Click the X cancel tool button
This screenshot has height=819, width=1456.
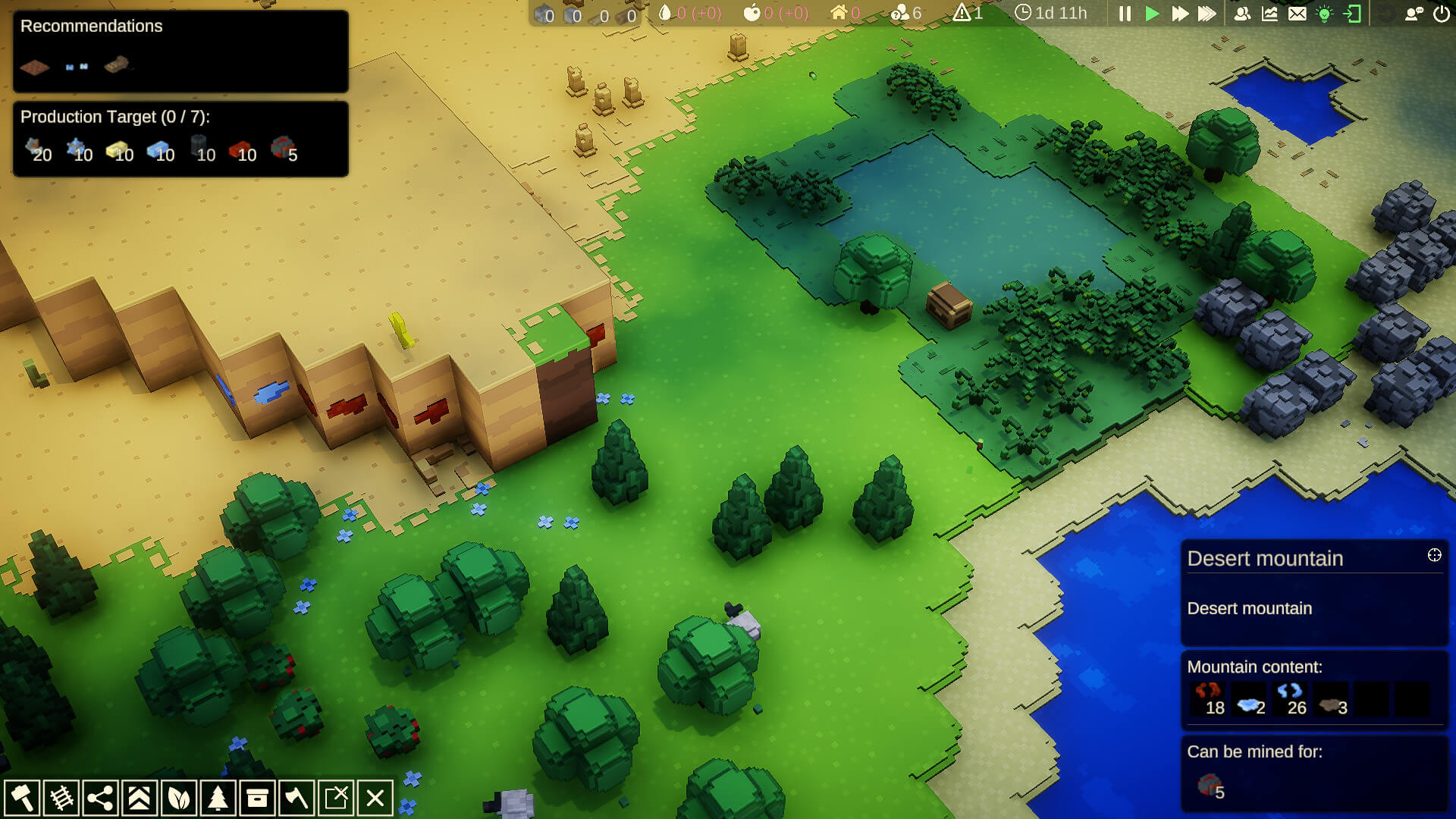pyautogui.click(x=375, y=798)
